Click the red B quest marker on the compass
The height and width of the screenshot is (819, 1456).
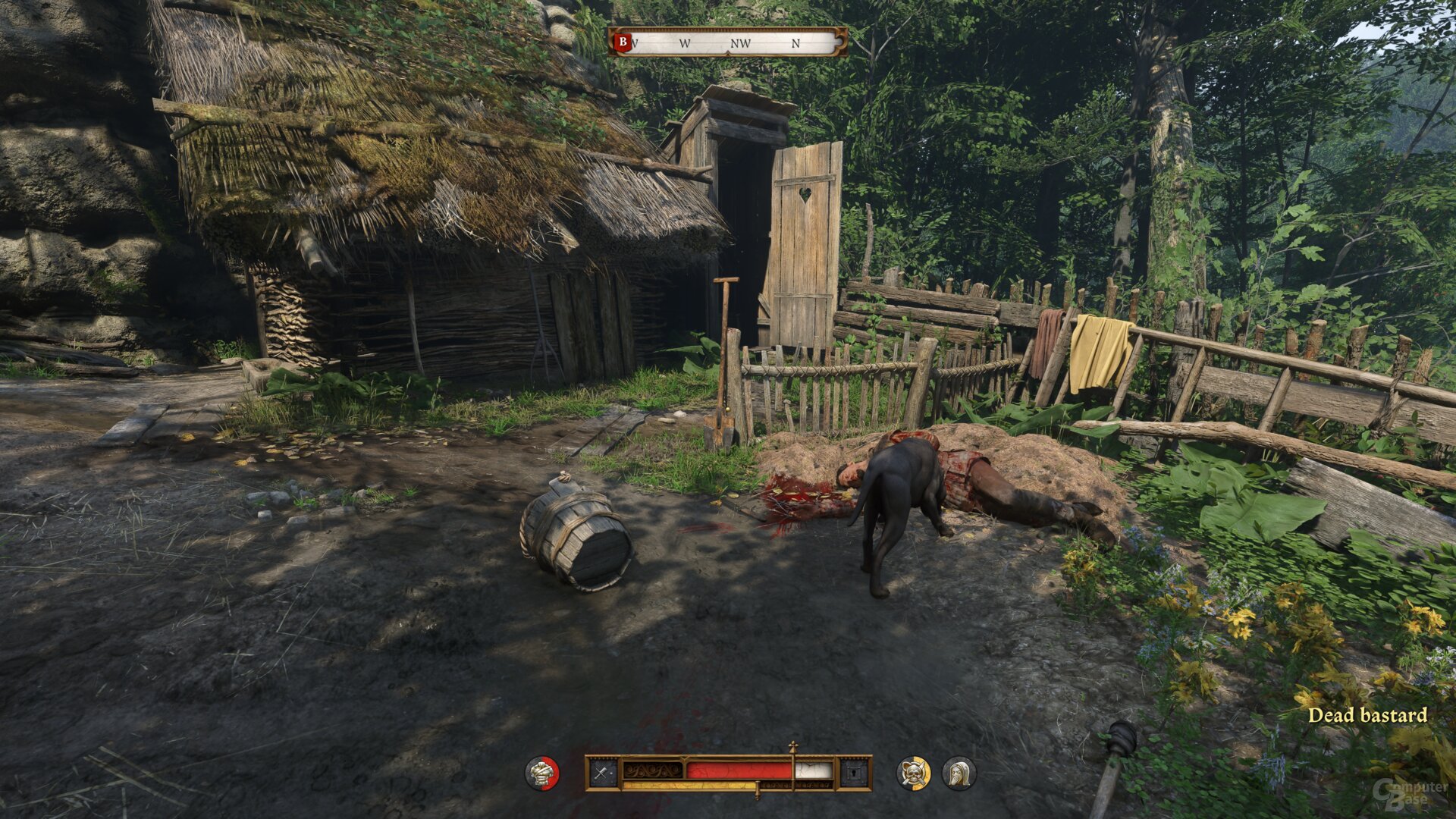pyautogui.click(x=623, y=42)
